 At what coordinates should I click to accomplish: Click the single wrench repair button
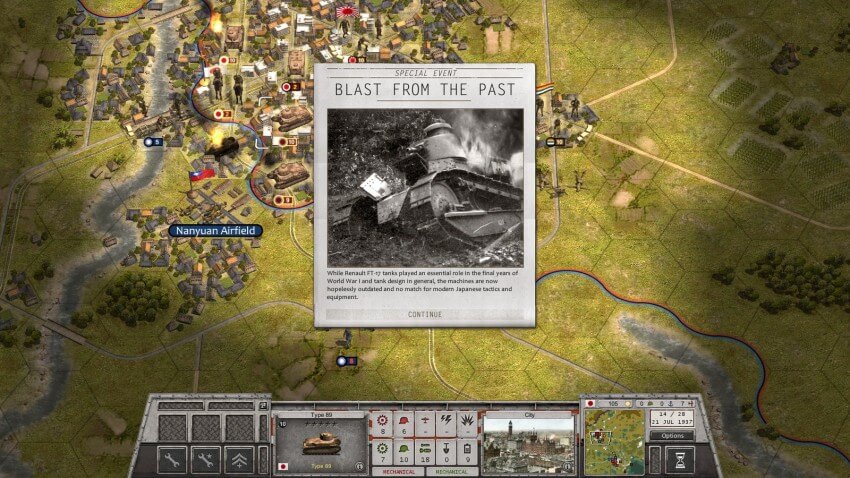point(172,459)
